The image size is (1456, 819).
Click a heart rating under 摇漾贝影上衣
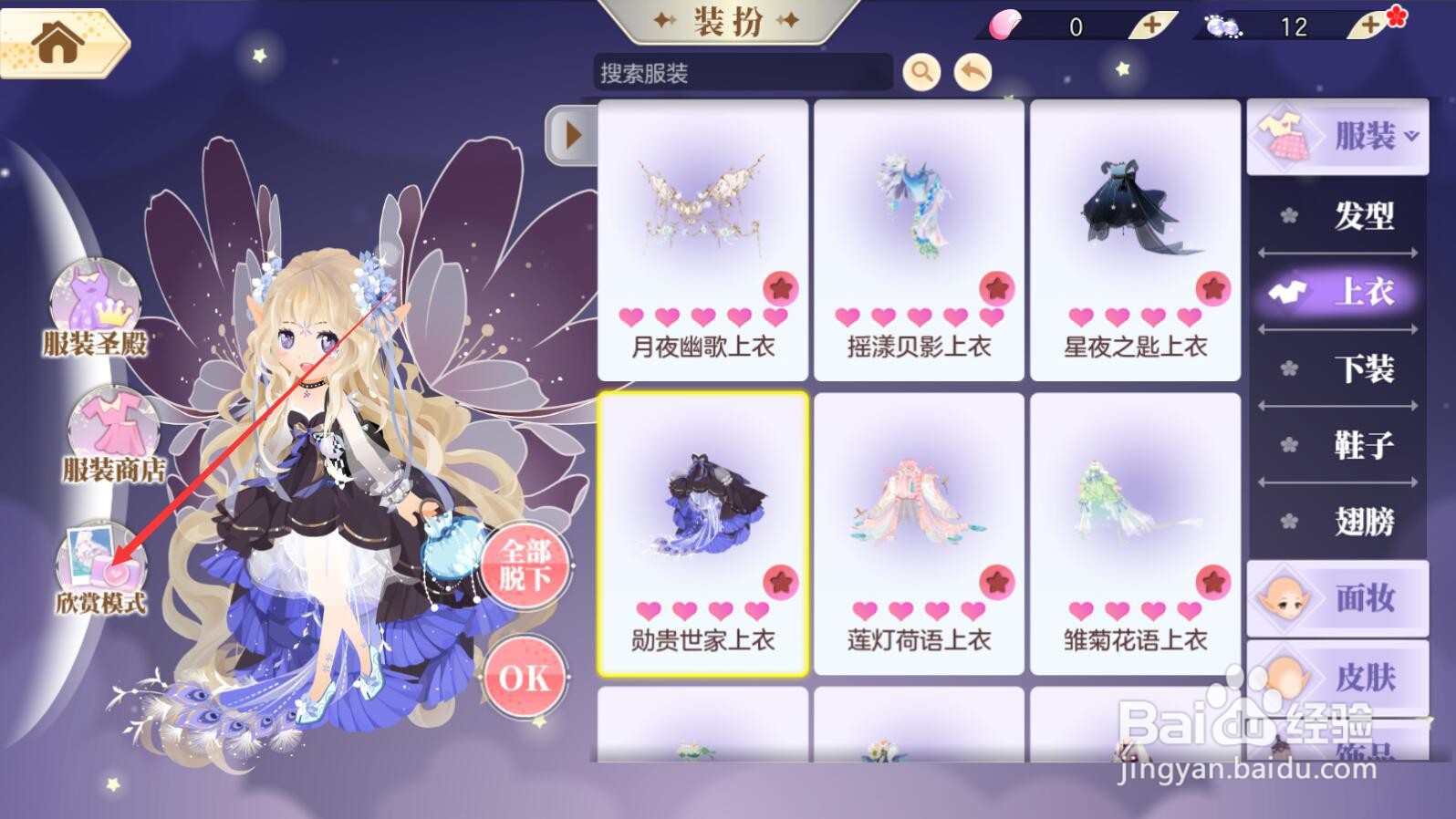point(882,318)
